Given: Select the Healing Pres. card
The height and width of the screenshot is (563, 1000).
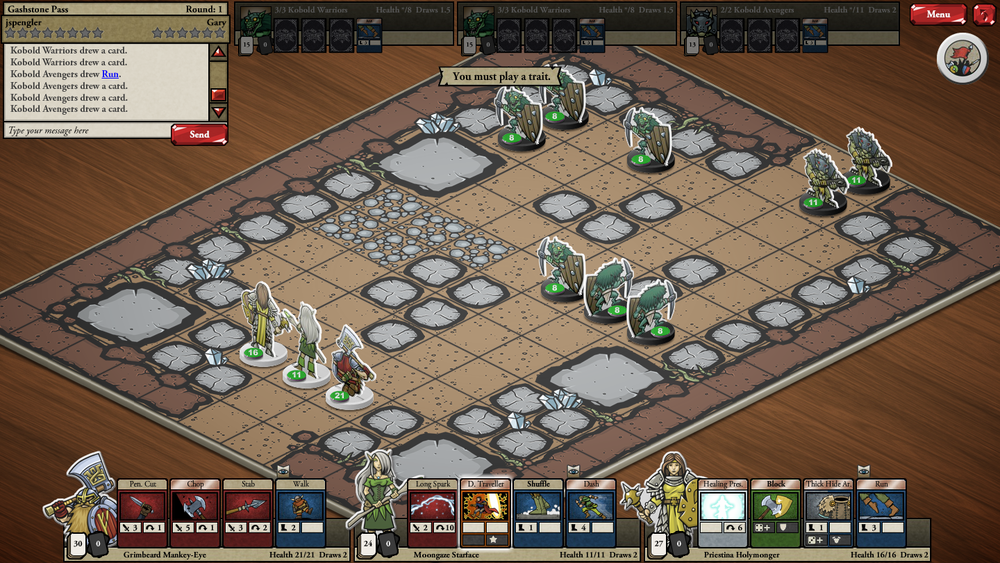Looking at the screenshot, I should (723, 512).
